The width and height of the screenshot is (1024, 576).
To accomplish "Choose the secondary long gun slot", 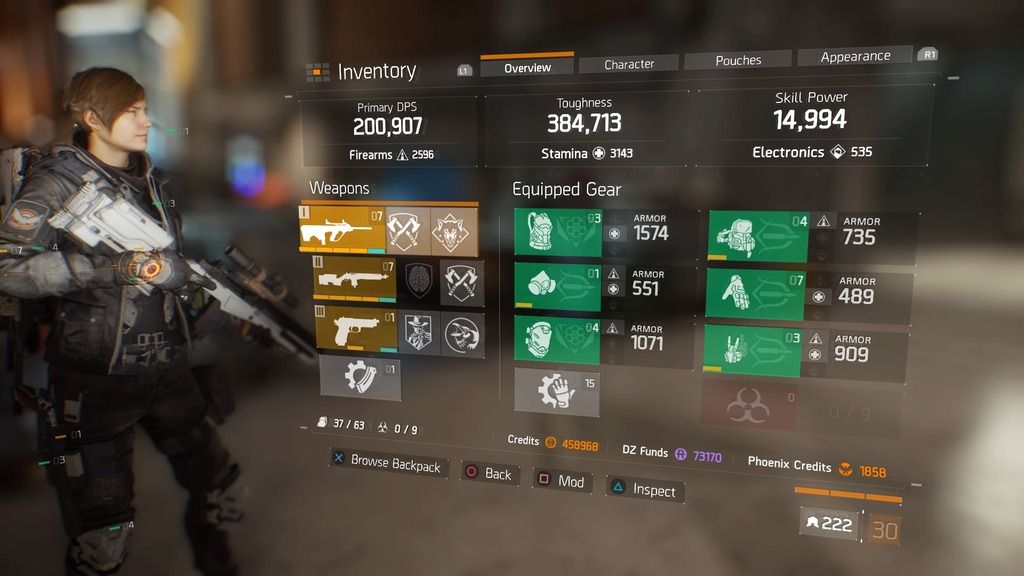I will coord(356,282).
